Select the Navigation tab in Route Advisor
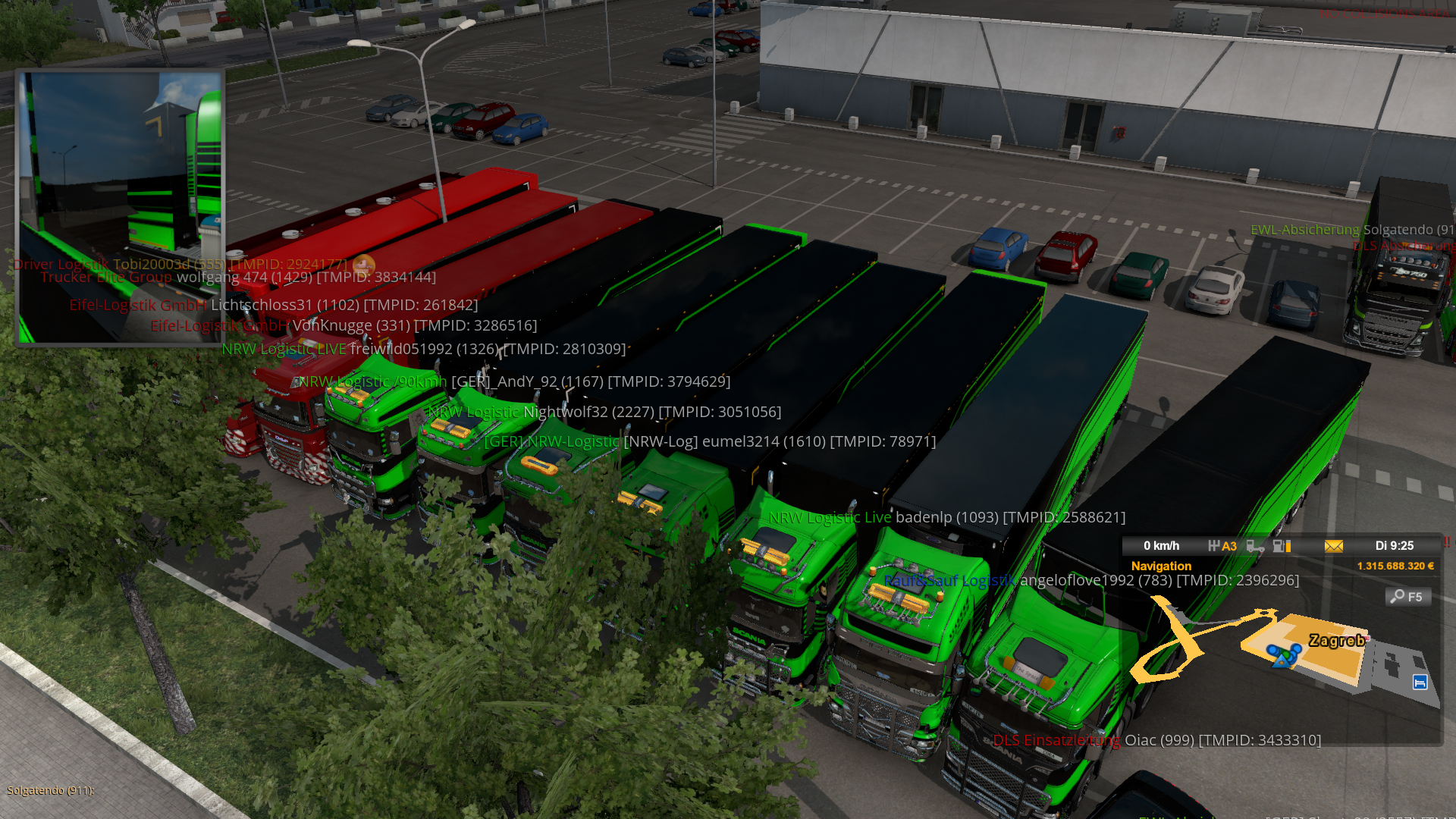The height and width of the screenshot is (819, 1456). (1161, 566)
